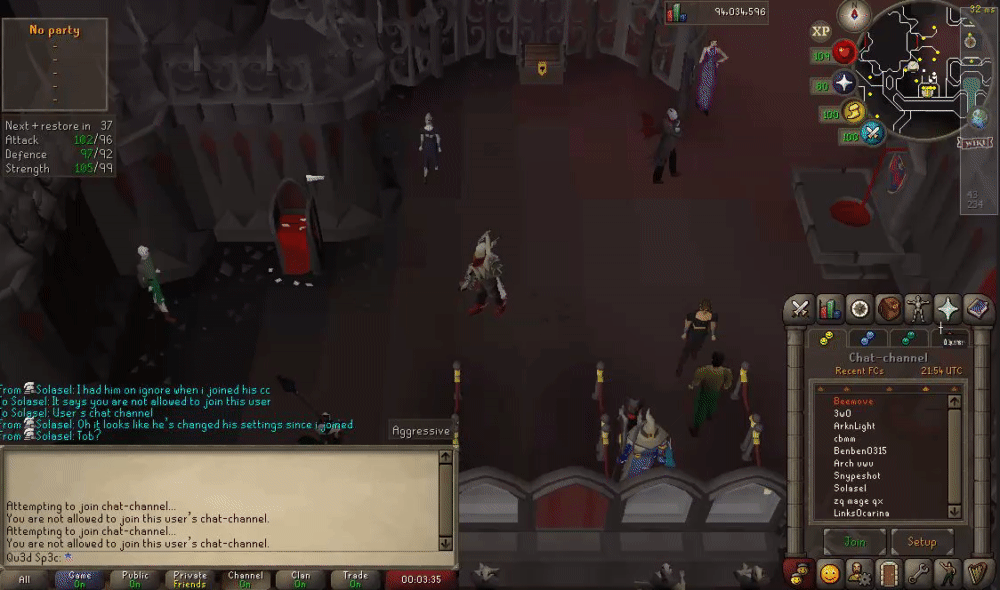Click the compass to face north
1000x590 pixels.
point(854,15)
